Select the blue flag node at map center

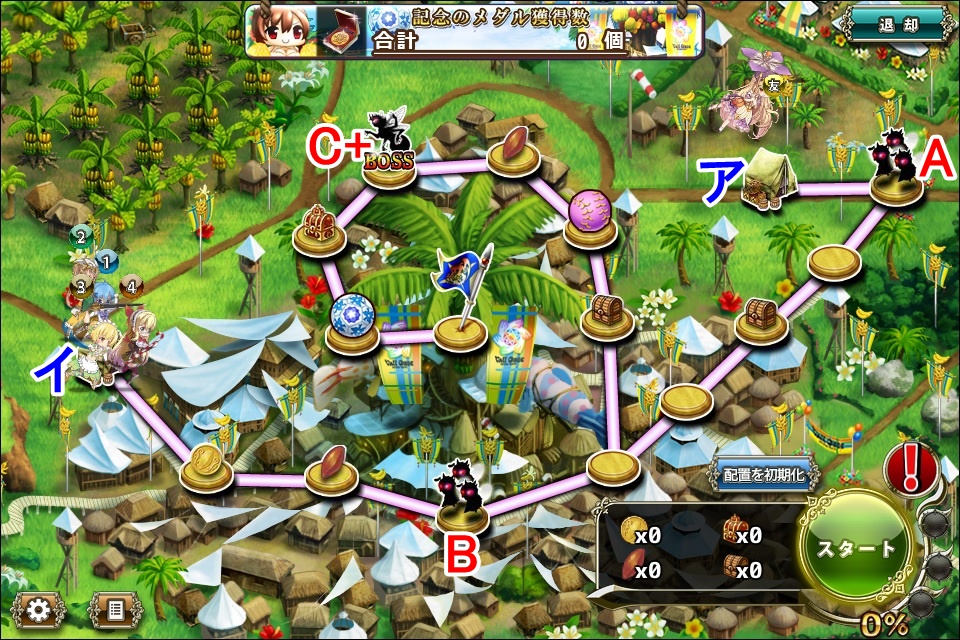(x=460, y=320)
